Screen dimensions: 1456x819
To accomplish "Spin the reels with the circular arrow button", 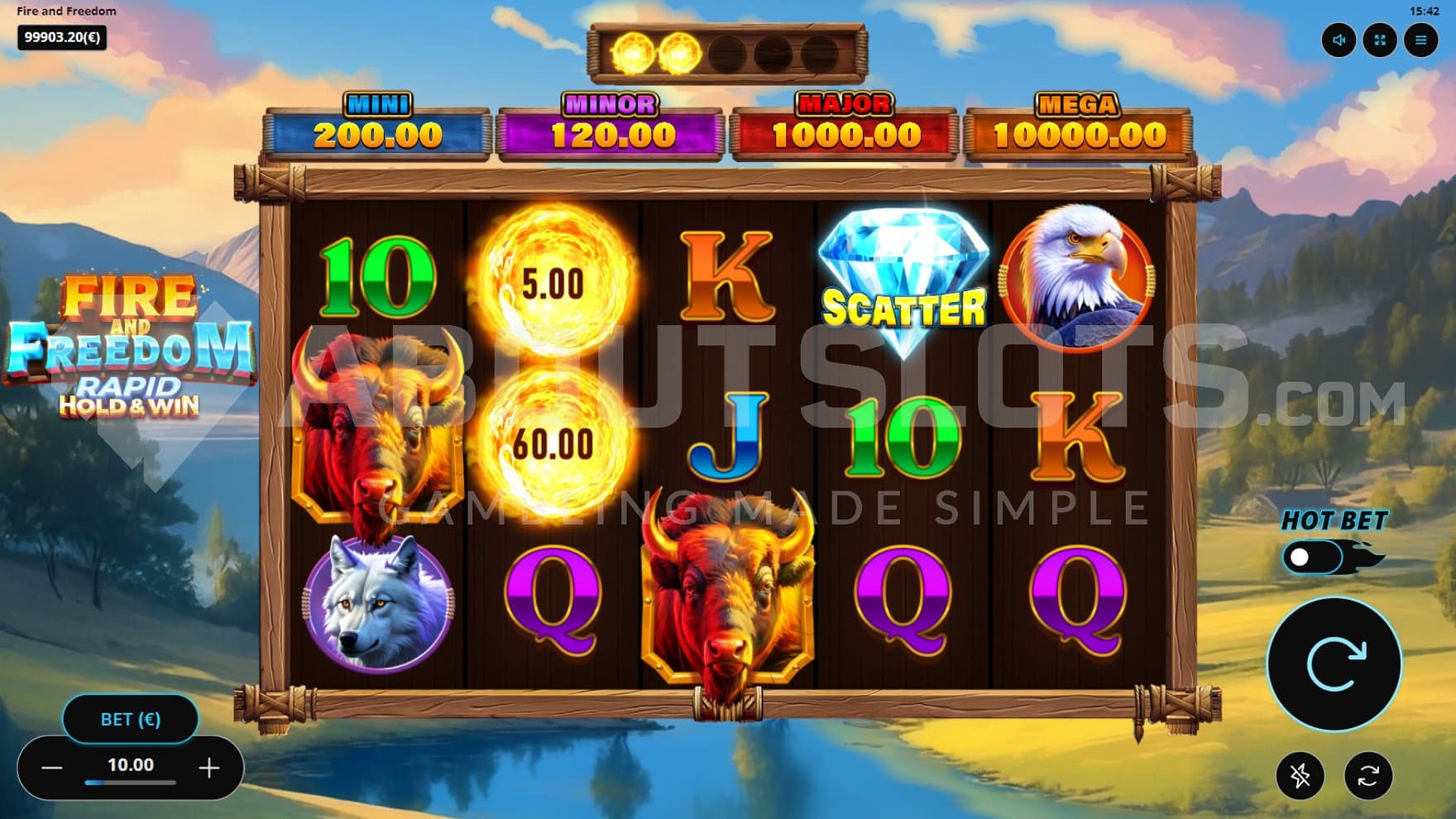I will 1334,664.
